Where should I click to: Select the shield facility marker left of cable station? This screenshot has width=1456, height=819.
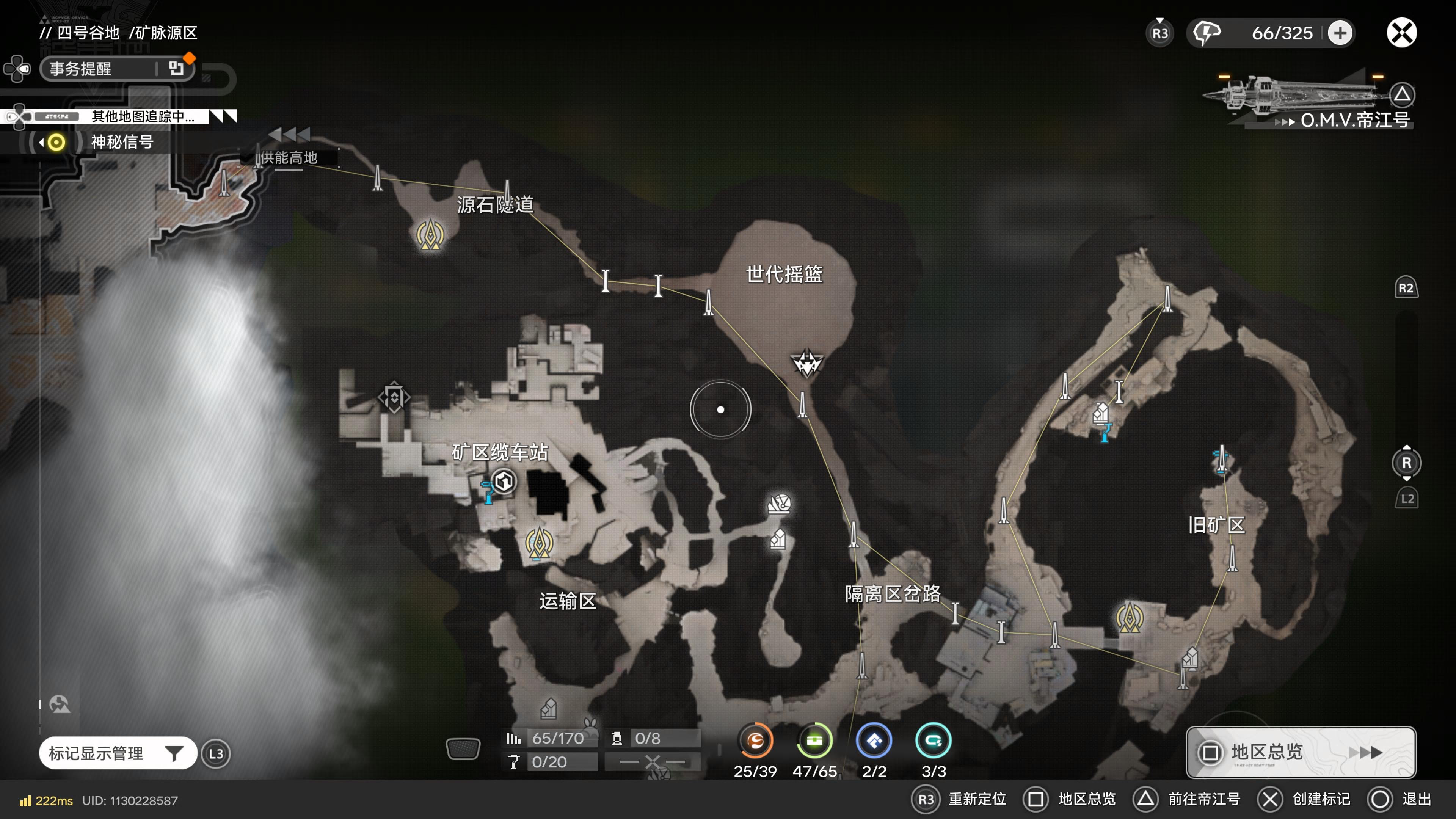[394, 397]
